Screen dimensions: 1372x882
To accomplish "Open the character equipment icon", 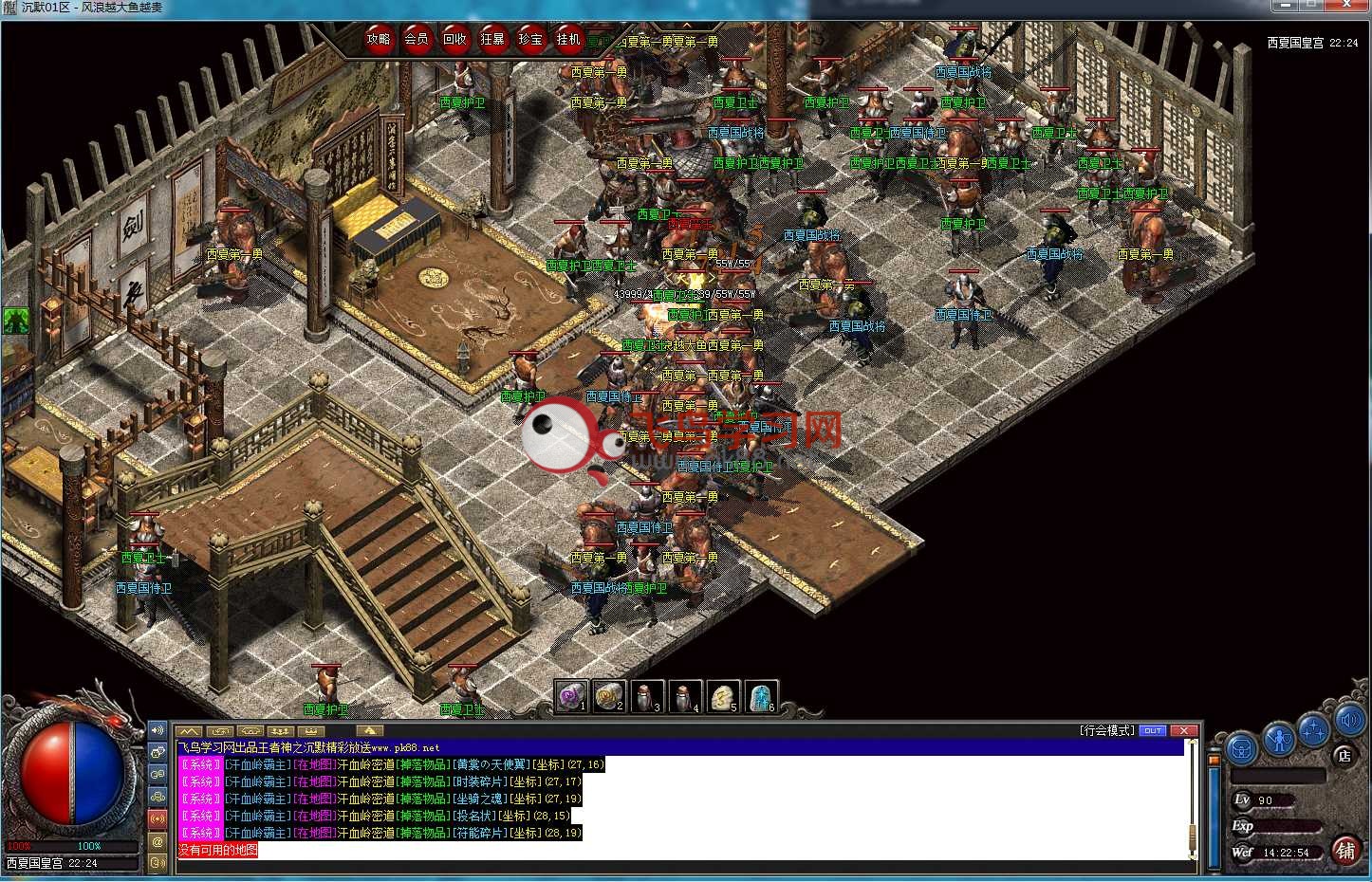I will click(x=1279, y=737).
